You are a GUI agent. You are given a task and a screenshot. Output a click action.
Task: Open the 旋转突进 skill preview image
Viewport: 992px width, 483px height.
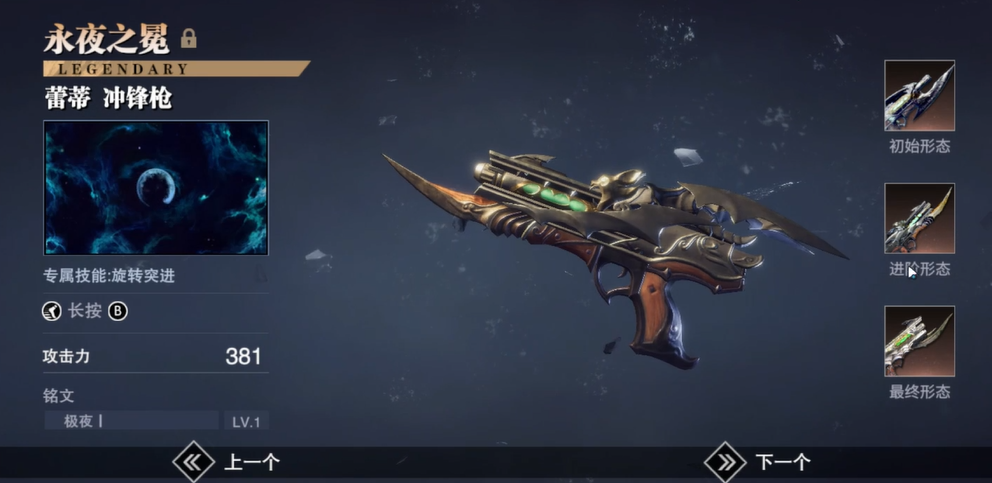coord(156,188)
